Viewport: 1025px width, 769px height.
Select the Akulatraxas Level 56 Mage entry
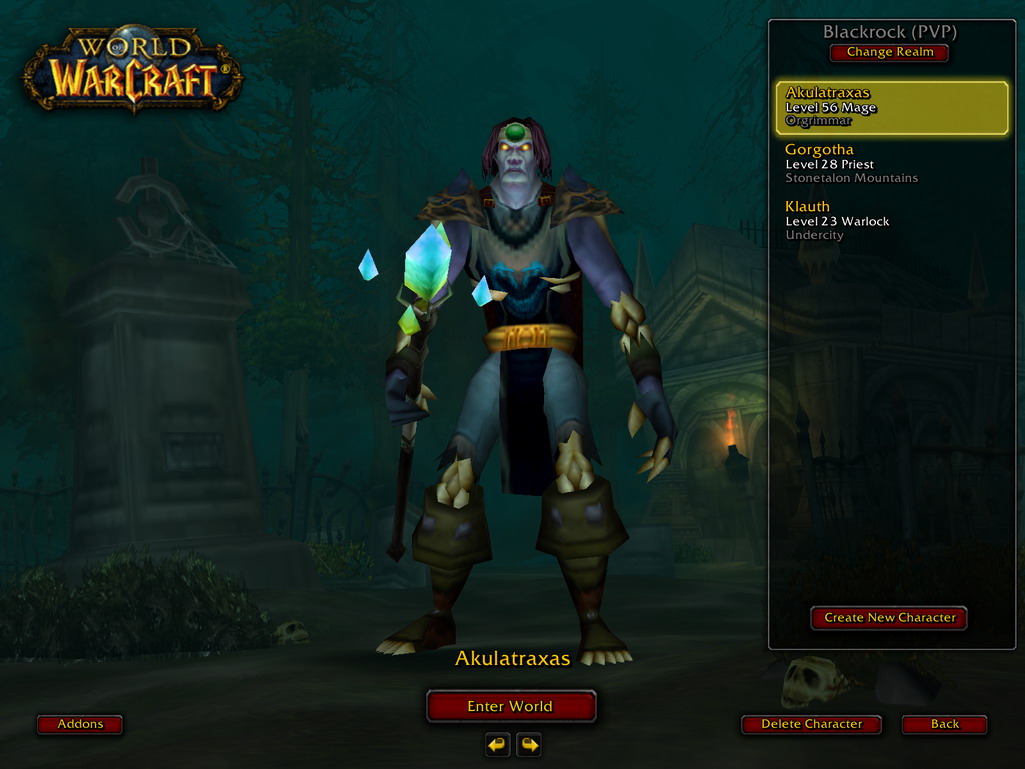pyautogui.click(x=891, y=107)
